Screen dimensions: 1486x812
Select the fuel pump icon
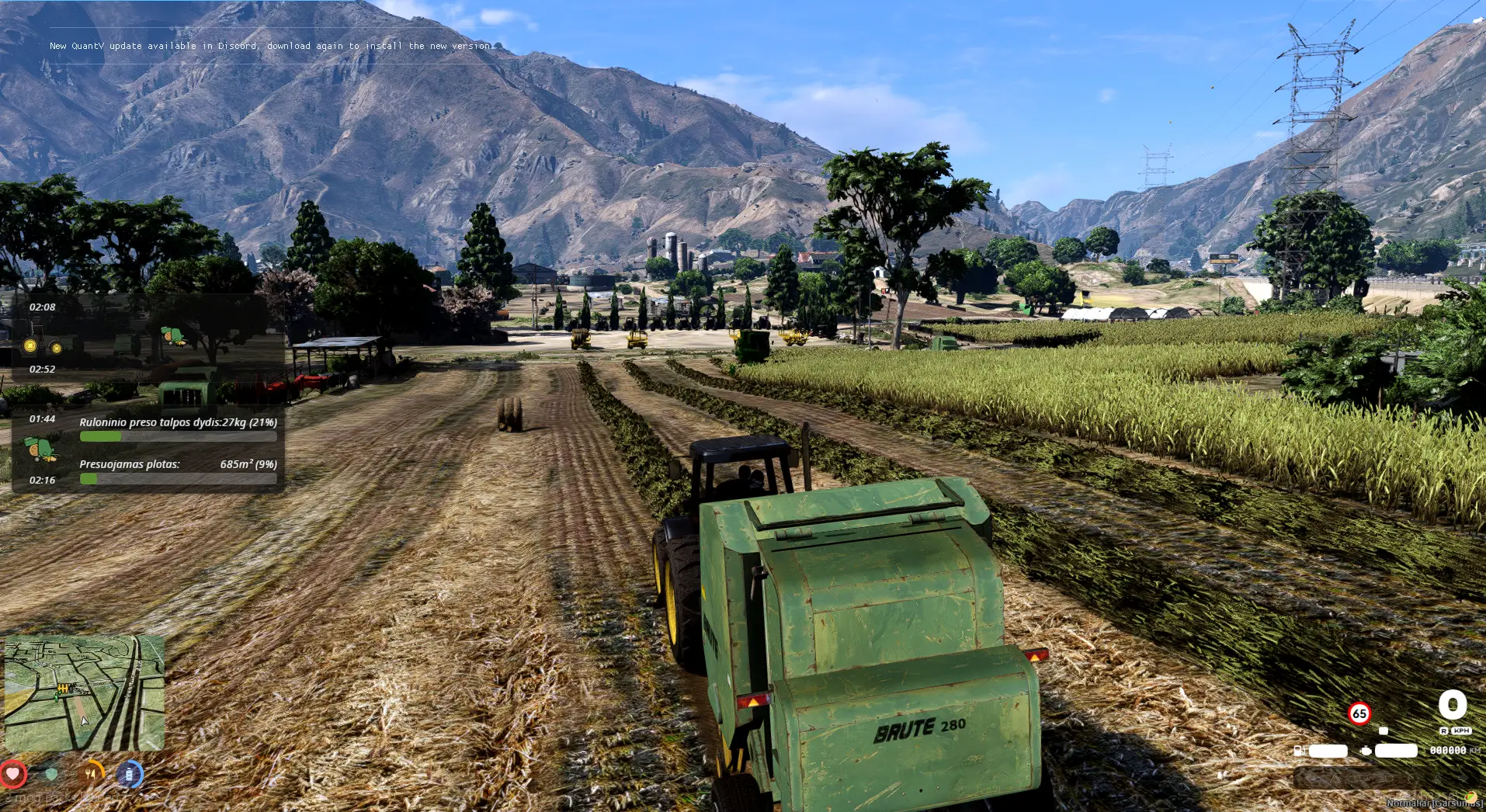coord(1298,751)
